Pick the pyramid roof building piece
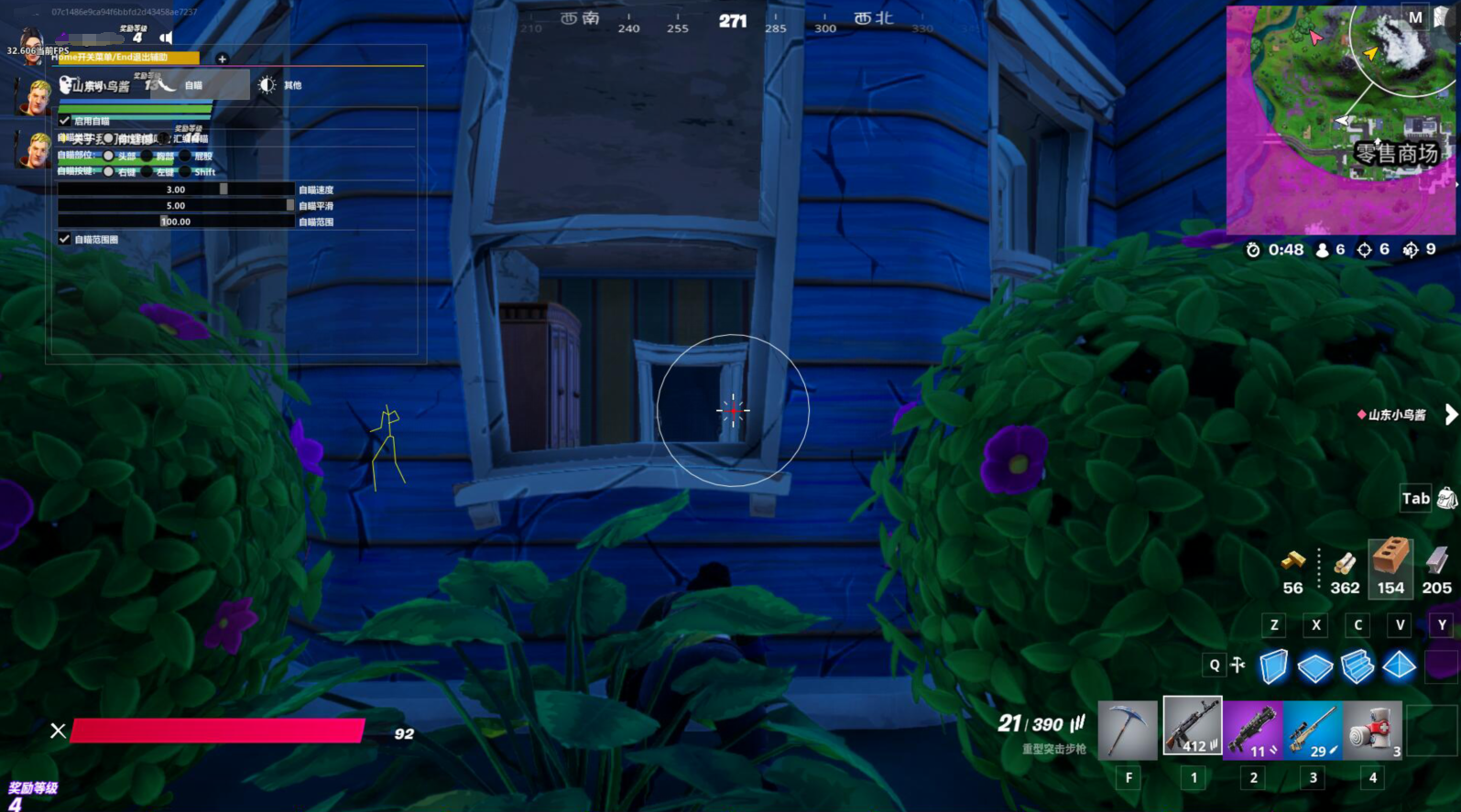The height and width of the screenshot is (812, 1461). 1400,666
